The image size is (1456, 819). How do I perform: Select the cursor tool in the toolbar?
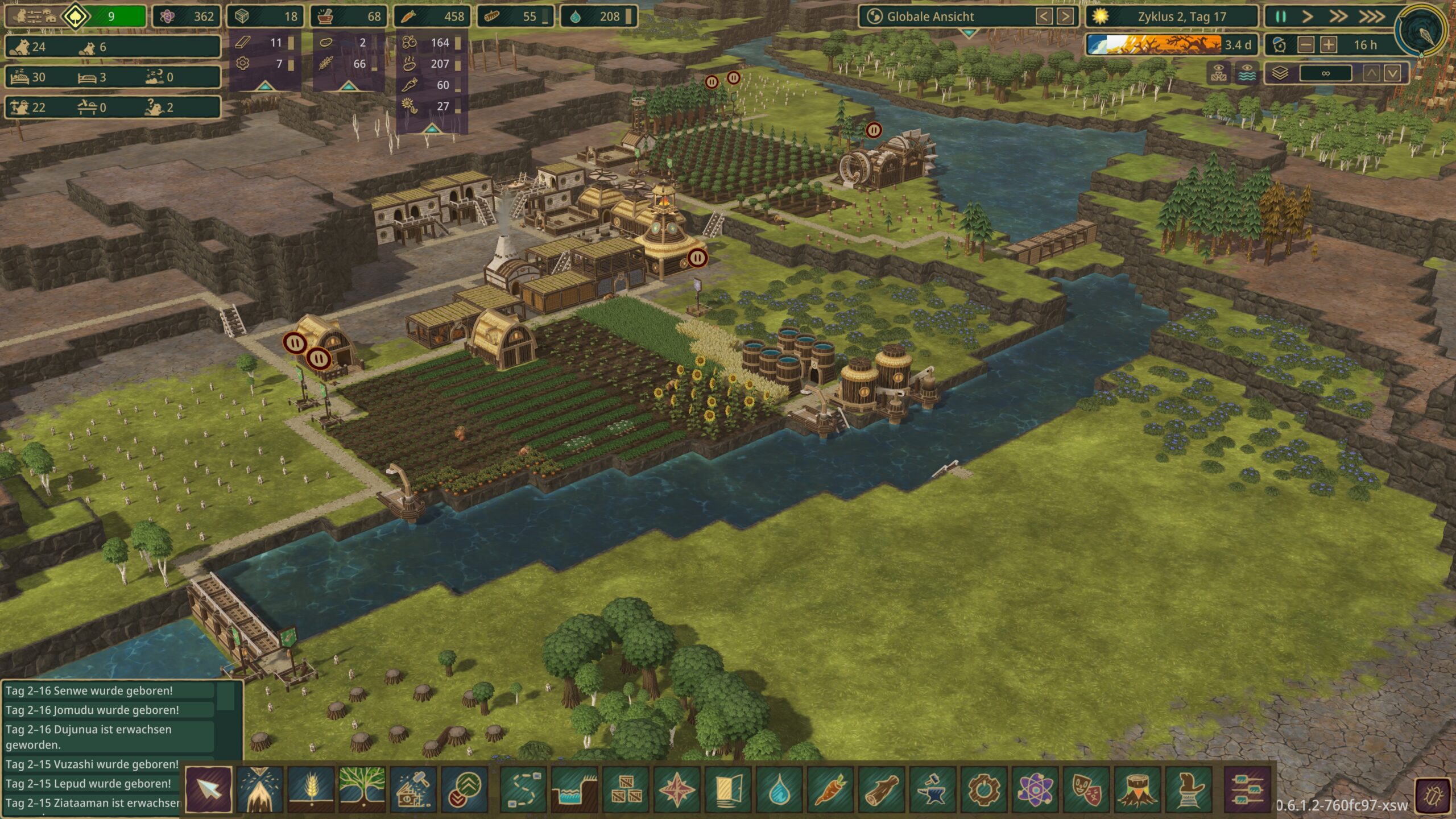pos(208,789)
